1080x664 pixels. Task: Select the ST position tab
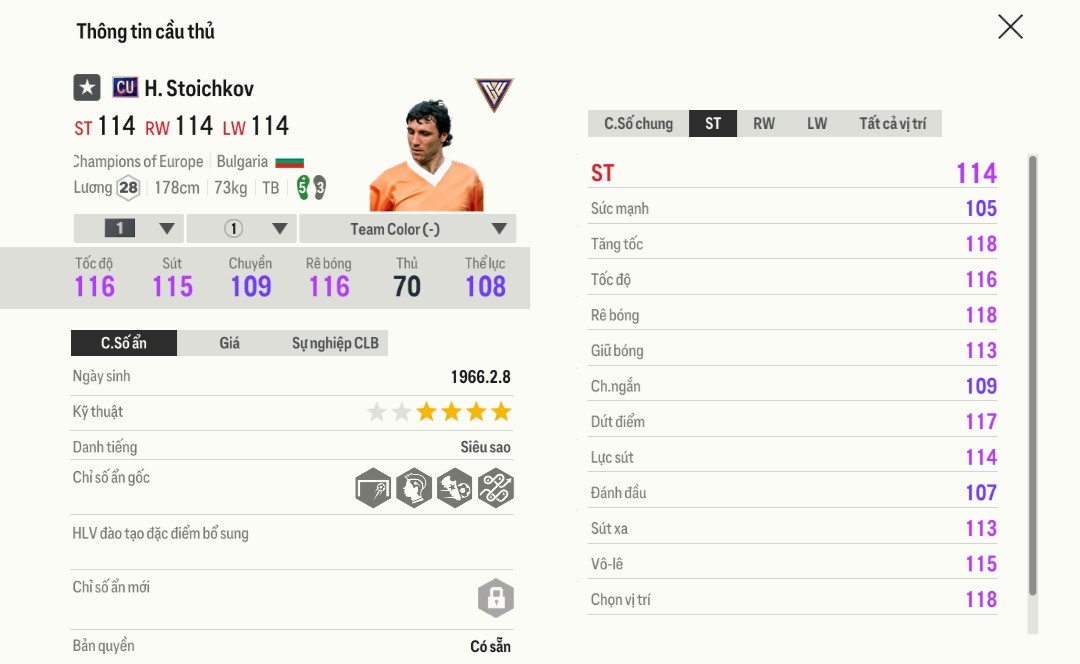coord(713,124)
